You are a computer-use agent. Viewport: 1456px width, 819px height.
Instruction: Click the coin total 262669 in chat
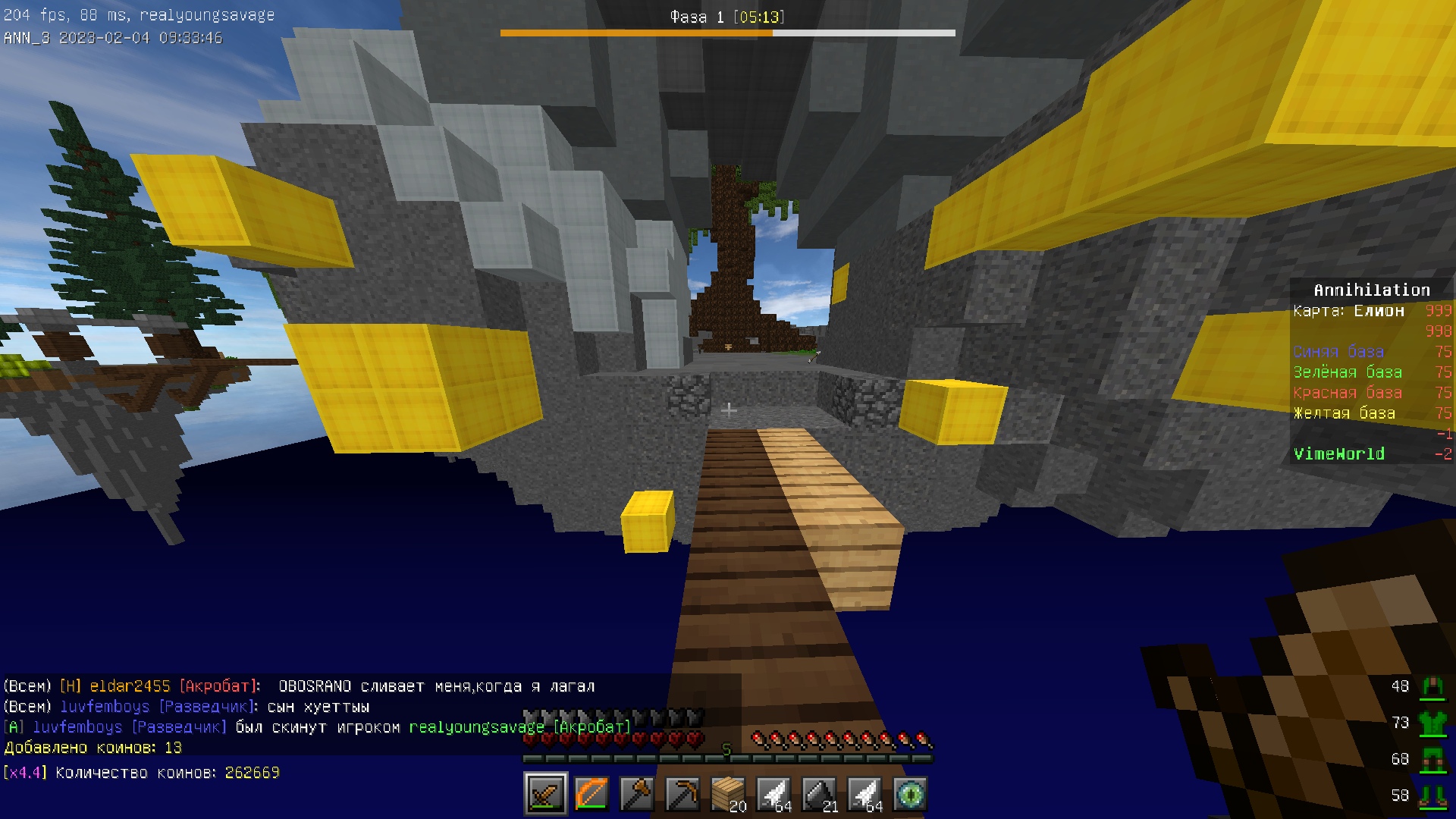click(x=251, y=773)
